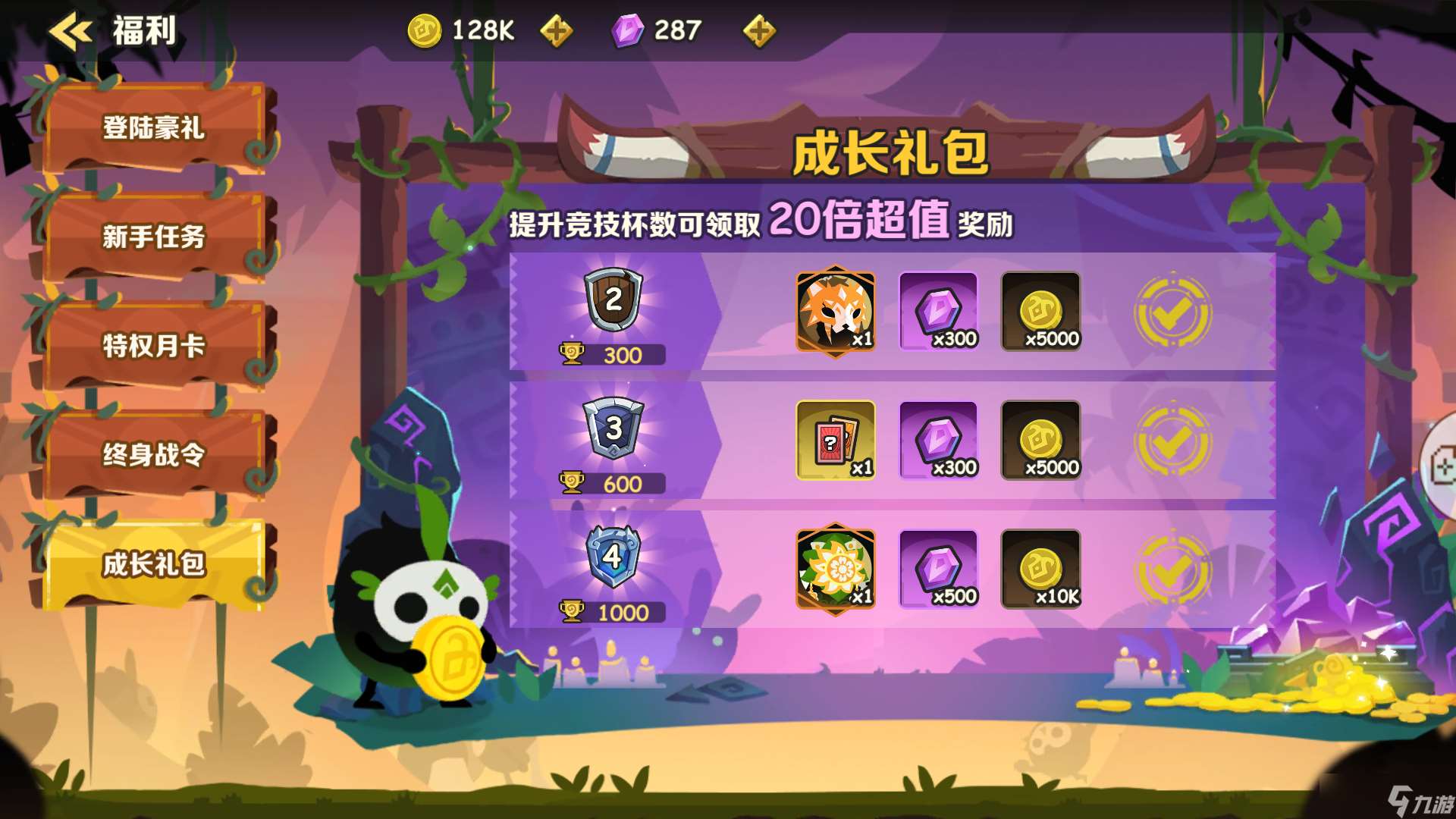Toggle the claimed checkmark for the 1000-cup reward

tap(1172, 570)
